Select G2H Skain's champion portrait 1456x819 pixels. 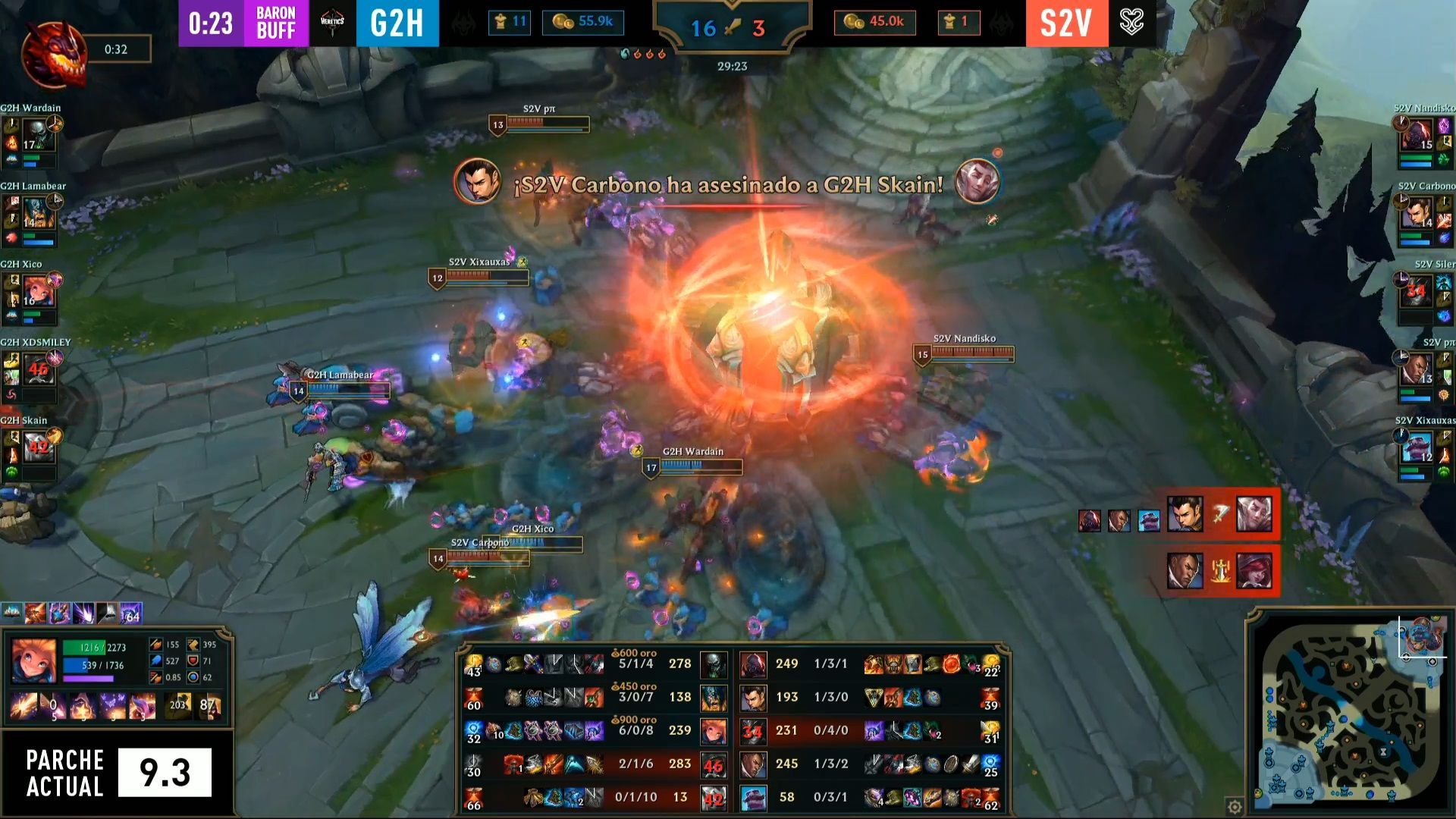pos(38,447)
